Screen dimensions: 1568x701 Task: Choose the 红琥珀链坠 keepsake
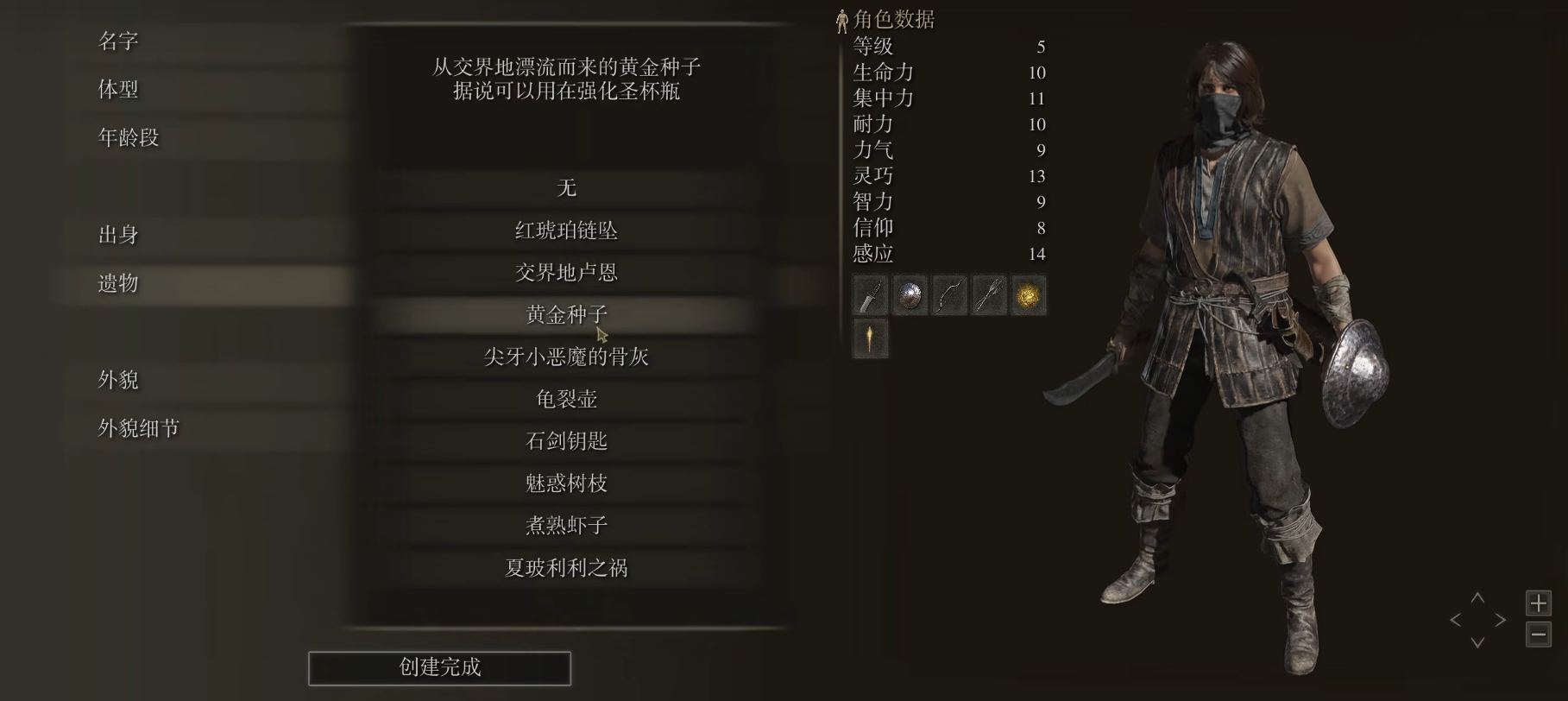(565, 230)
